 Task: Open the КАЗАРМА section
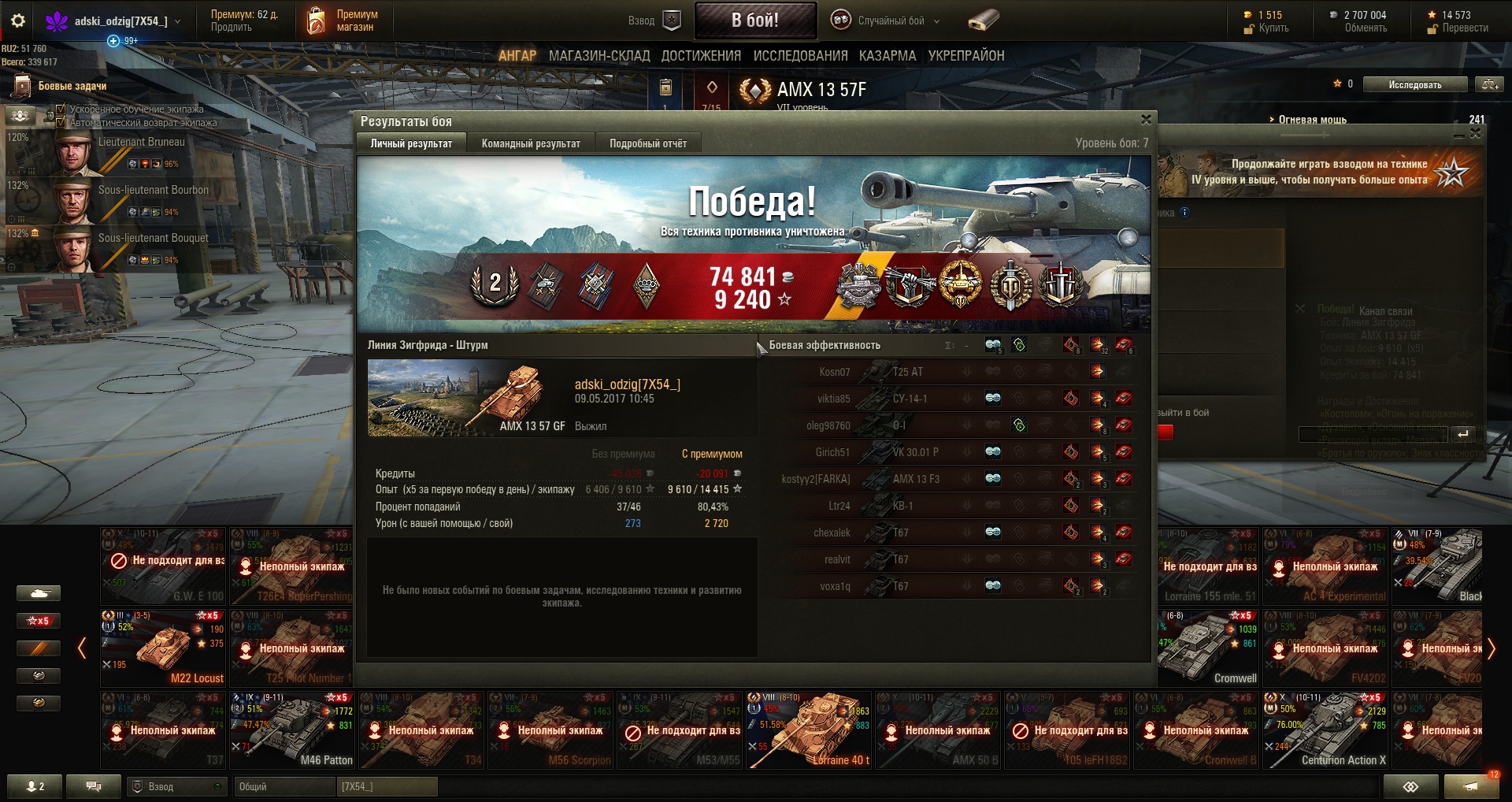click(x=888, y=56)
